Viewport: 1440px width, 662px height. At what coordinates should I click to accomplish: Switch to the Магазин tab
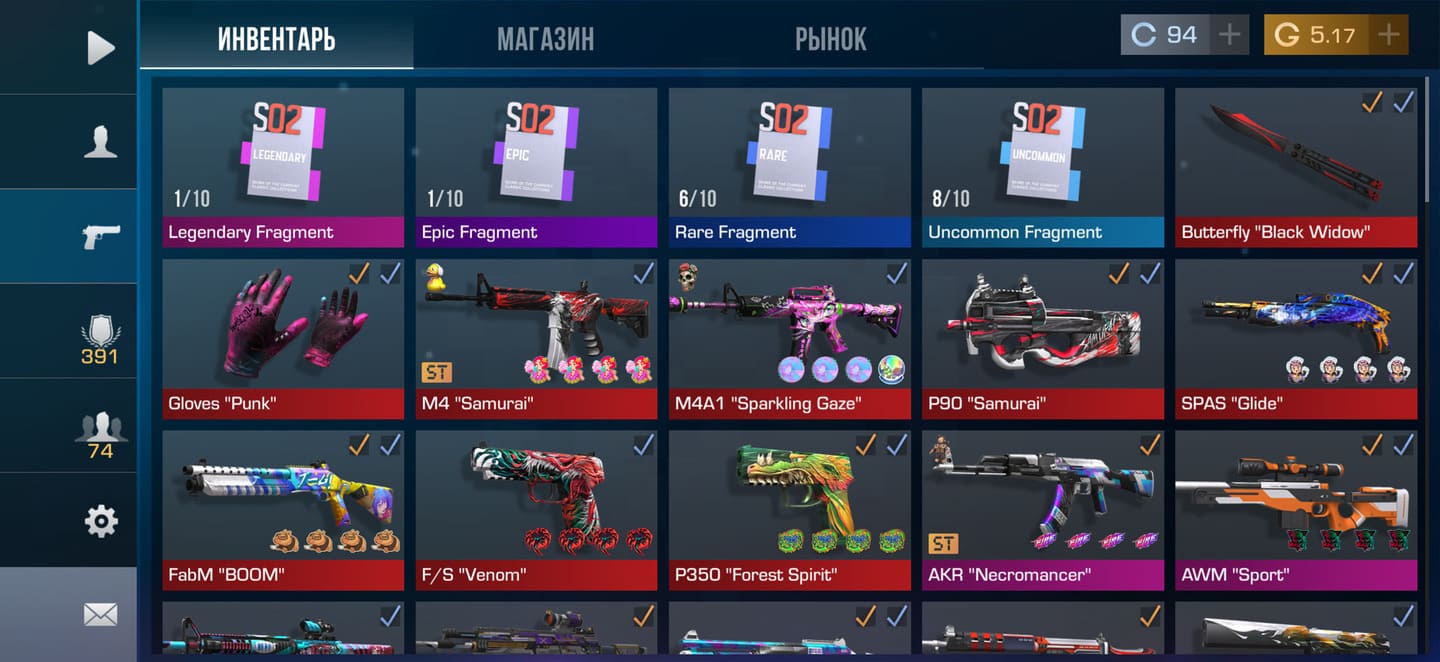pyautogui.click(x=545, y=39)
